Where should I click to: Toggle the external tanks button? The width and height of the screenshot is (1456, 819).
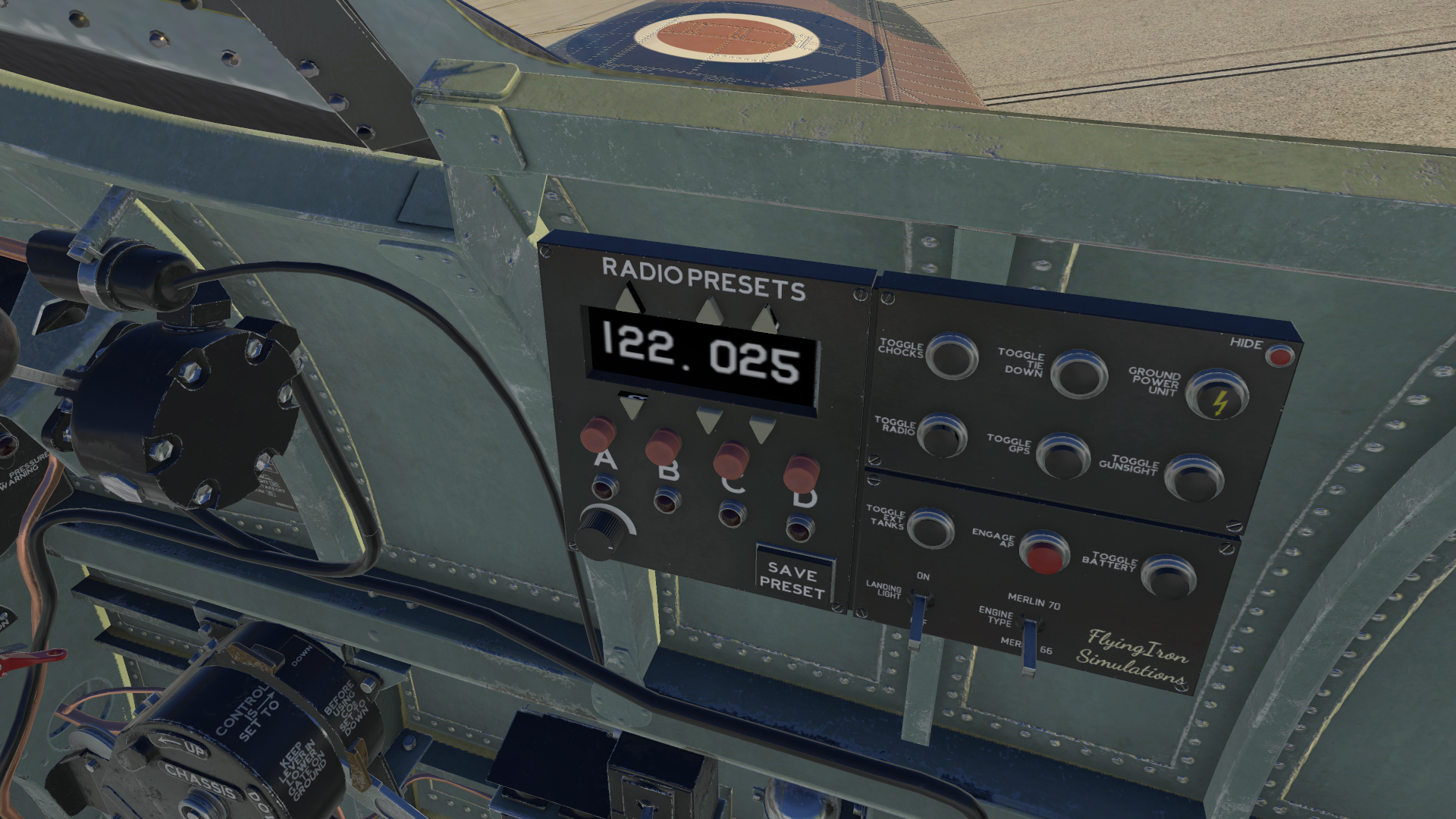pos(930,528)
